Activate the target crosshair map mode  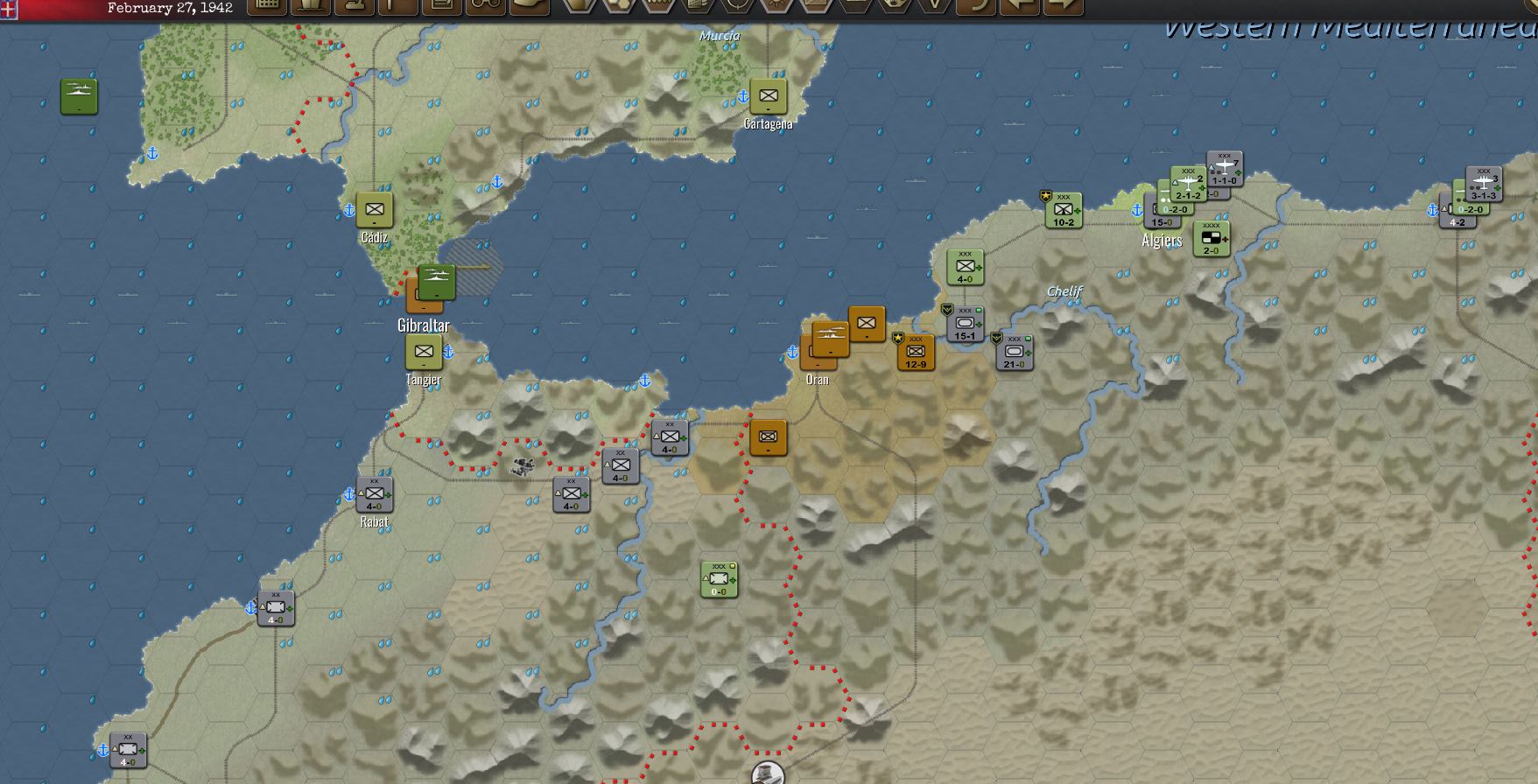(x=736, y=7)
